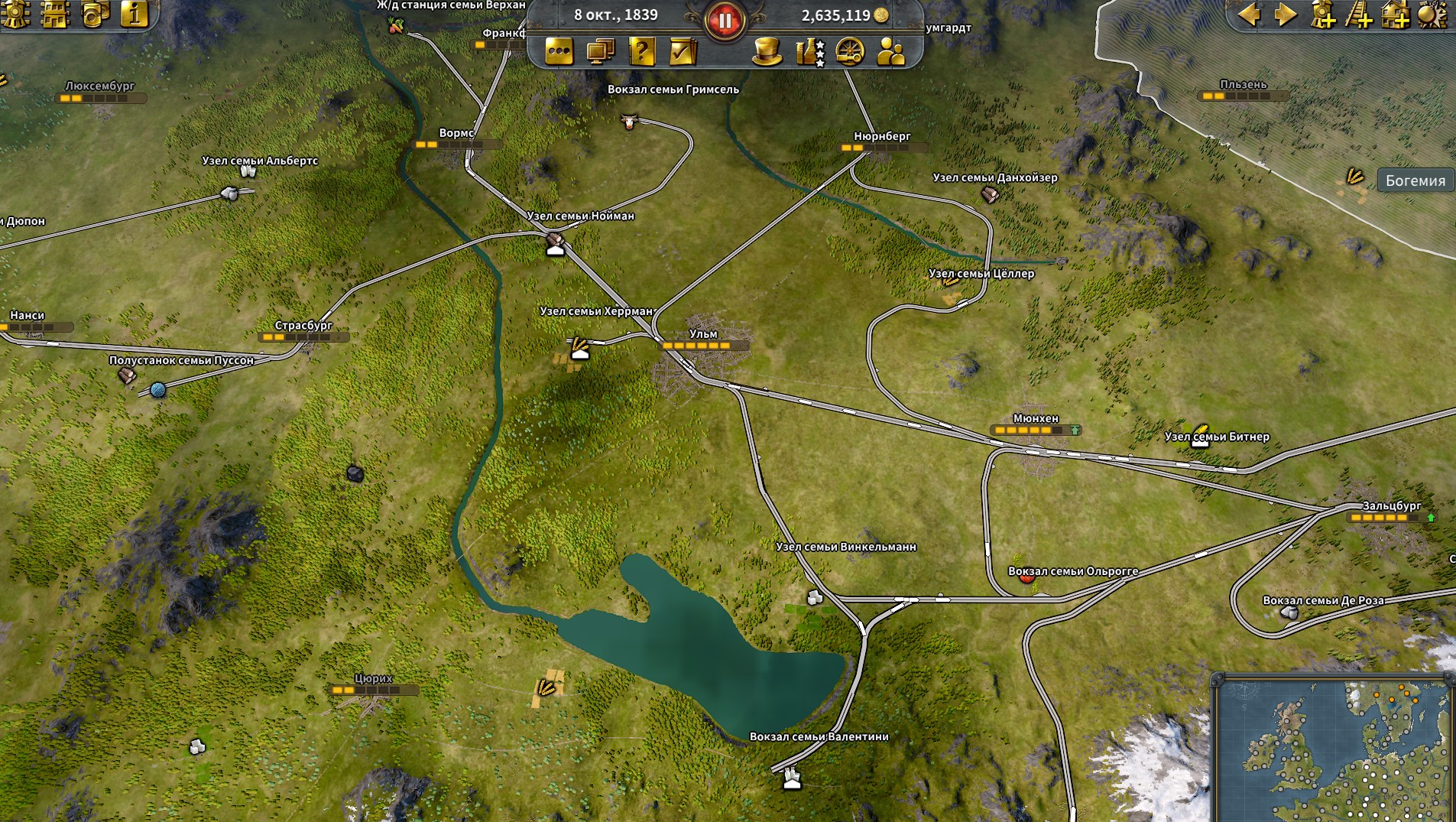Viewport: 1456px width, 822px height.
Task: Open the three-dots options menu
Action: tap(559, 51)
